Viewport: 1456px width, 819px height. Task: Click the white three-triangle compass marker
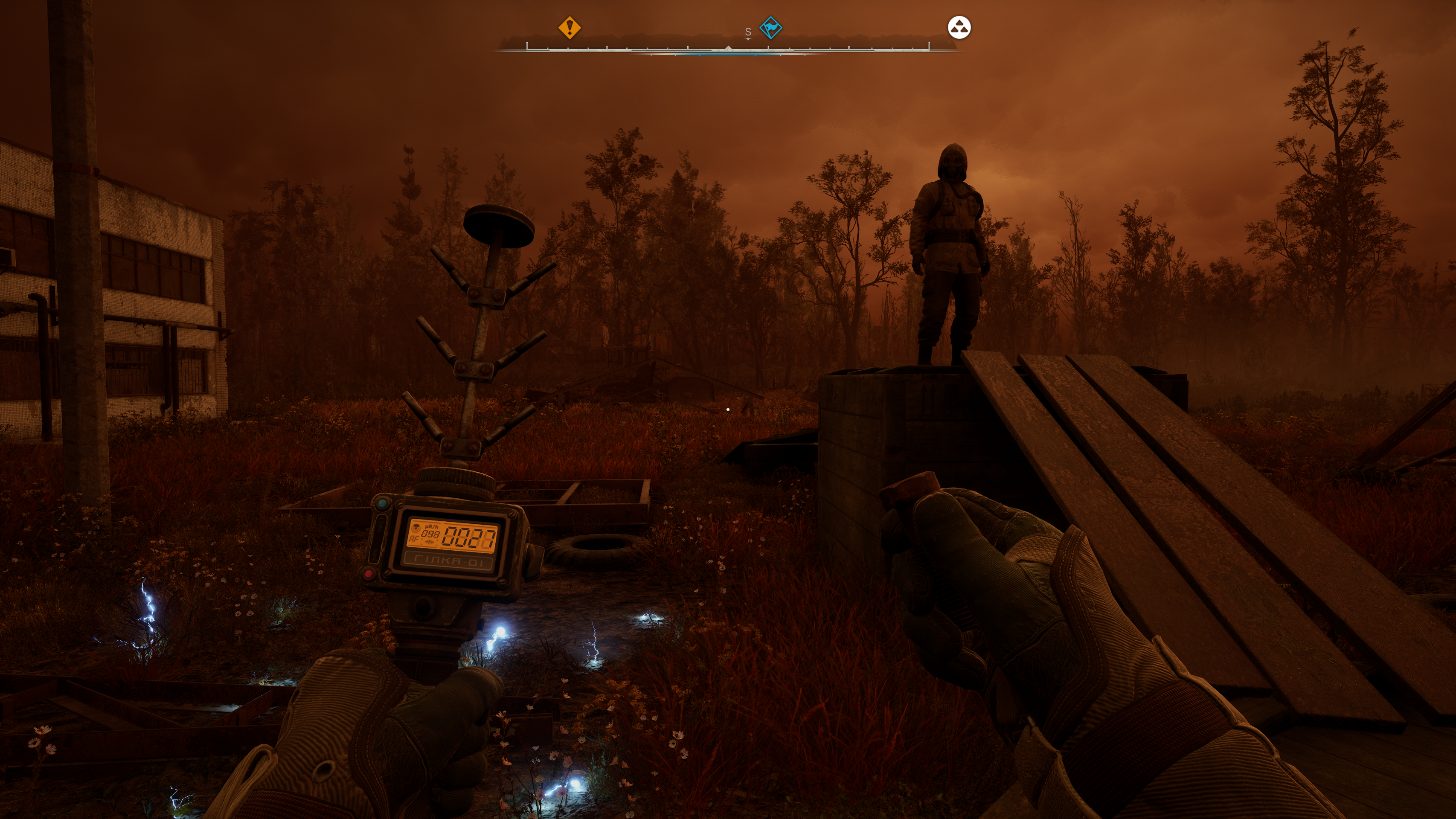pos(959,27)
